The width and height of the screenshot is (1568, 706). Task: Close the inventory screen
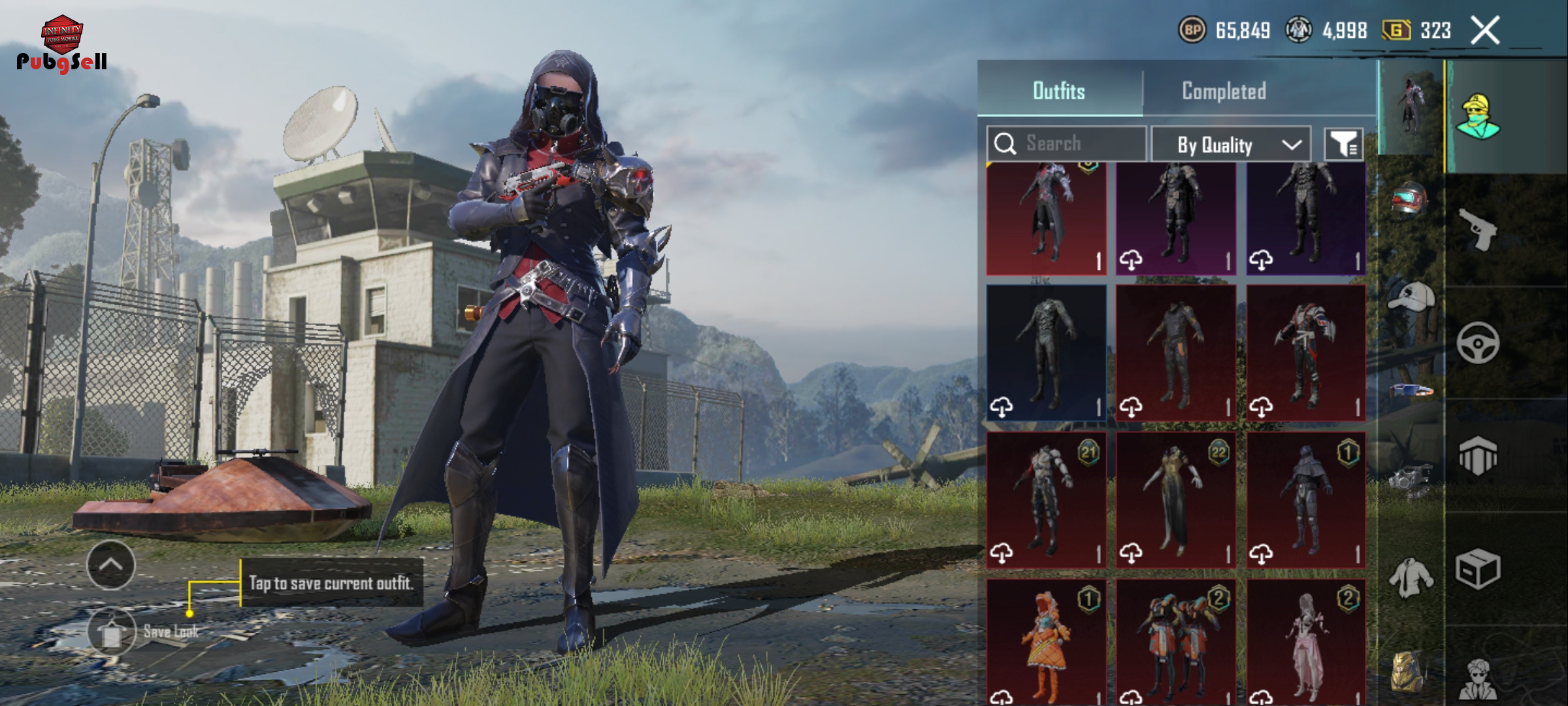(1484, 30)
